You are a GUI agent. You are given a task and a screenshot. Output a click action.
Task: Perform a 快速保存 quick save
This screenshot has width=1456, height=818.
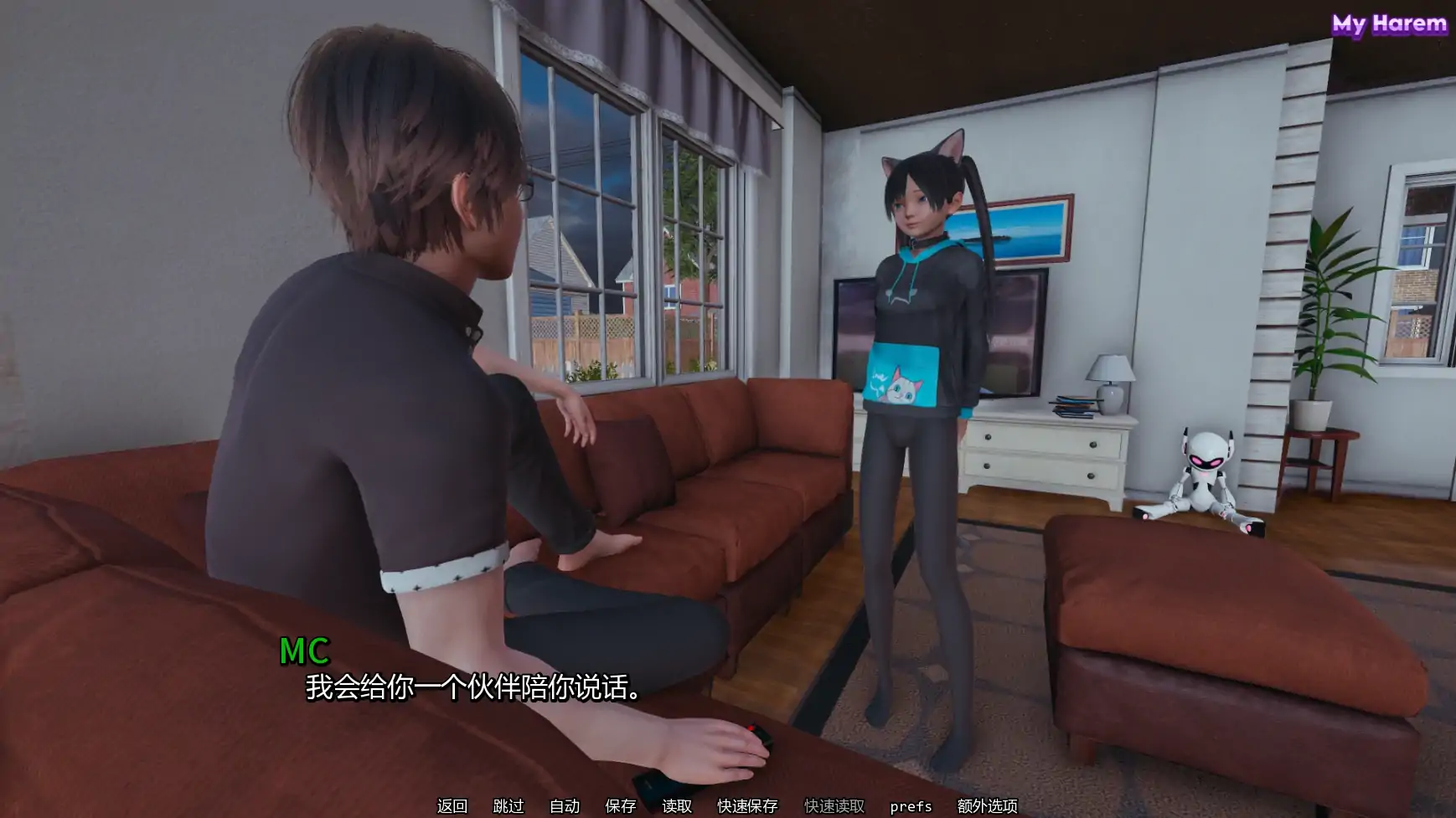pyautogui.click(x=748, y=806)
